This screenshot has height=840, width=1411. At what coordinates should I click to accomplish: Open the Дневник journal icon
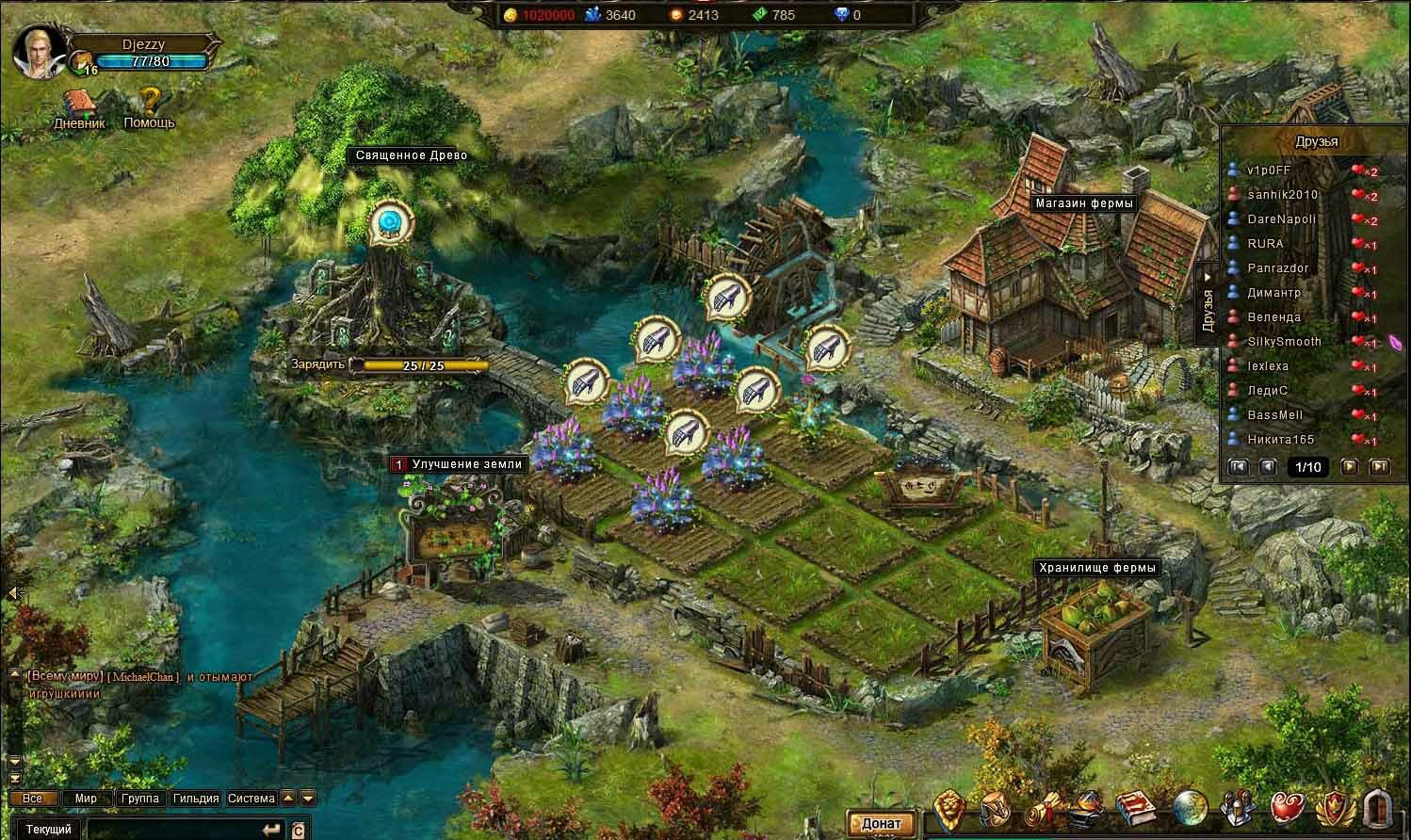[79, 105]
